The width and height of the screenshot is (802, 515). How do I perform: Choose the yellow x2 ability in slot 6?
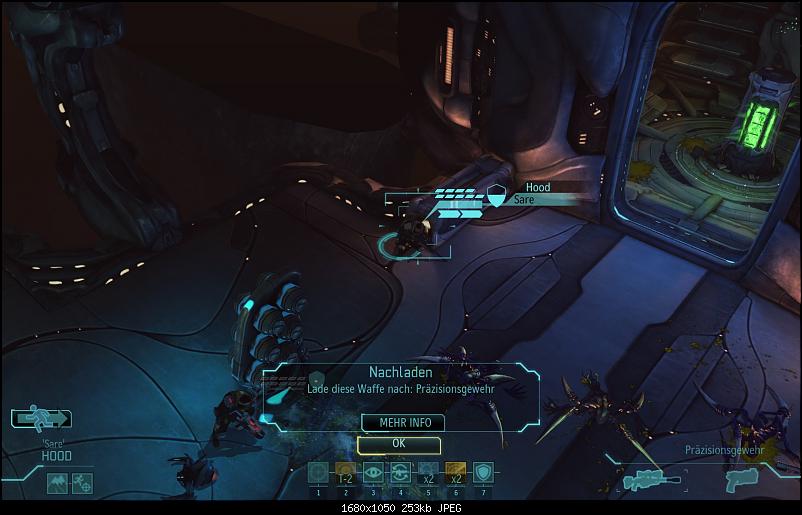tap(455, 473)
